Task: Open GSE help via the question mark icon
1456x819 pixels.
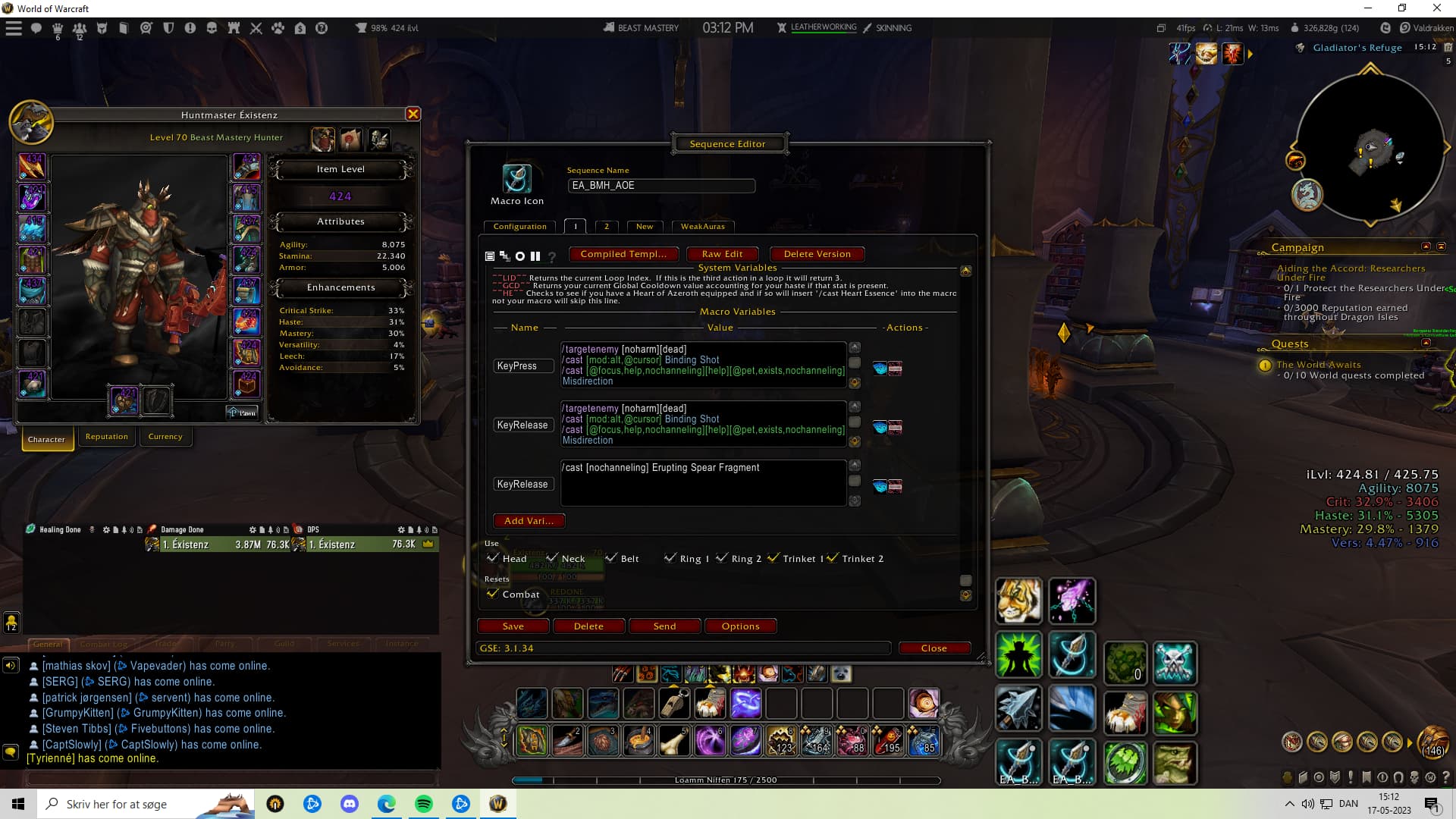Action: pyautogui.click(x=551, y=256)
